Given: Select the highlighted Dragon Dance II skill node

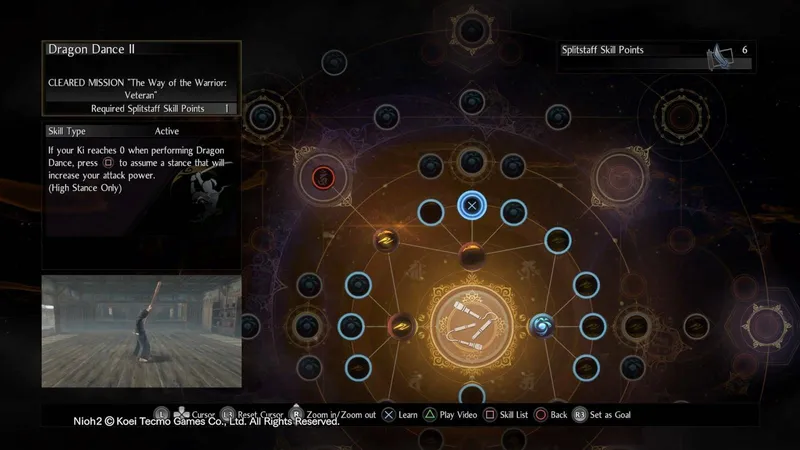Looking at the screenshot, I should coord(472,206).
